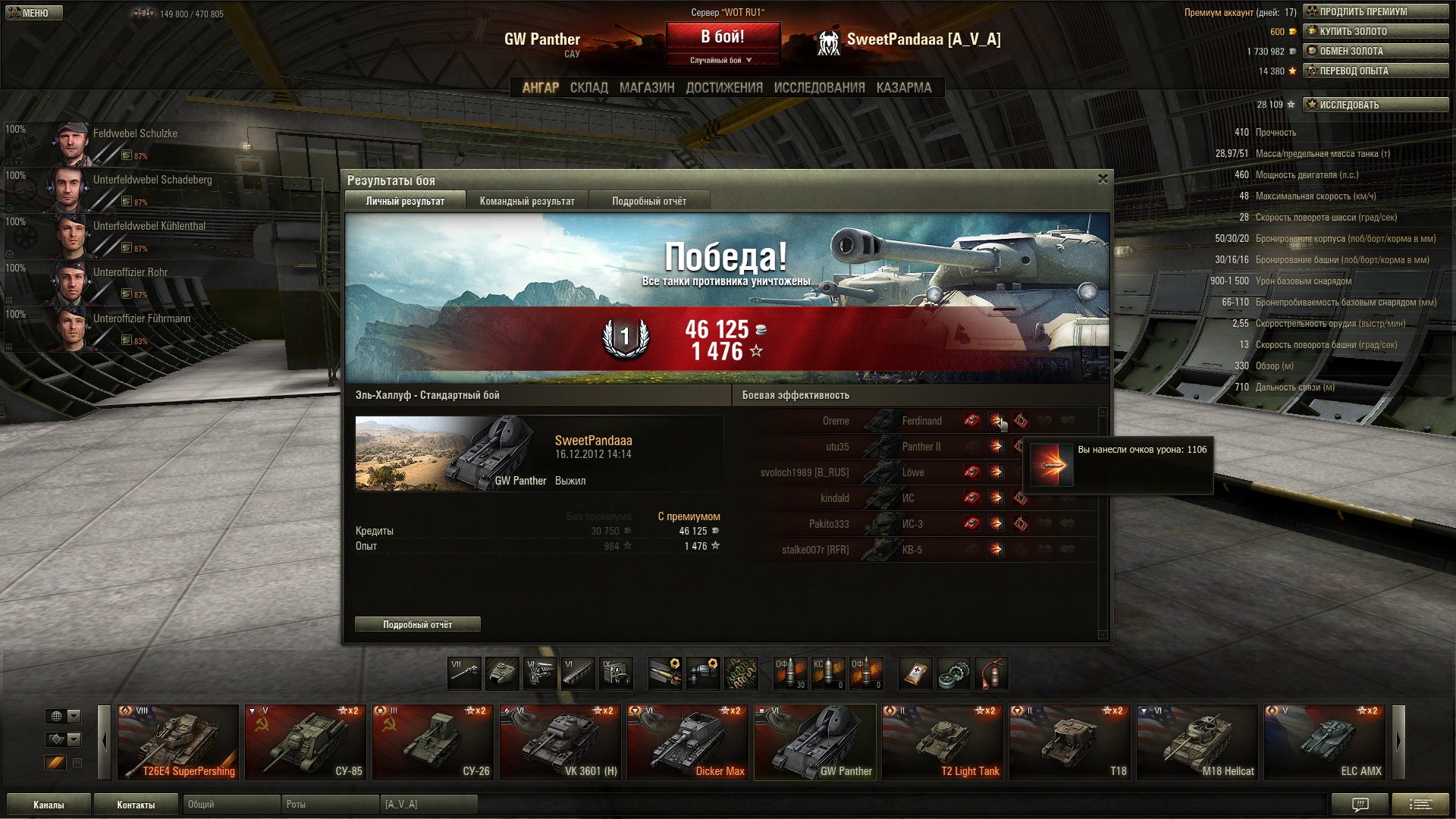Close the battle results window

[x=1103, y=179]
